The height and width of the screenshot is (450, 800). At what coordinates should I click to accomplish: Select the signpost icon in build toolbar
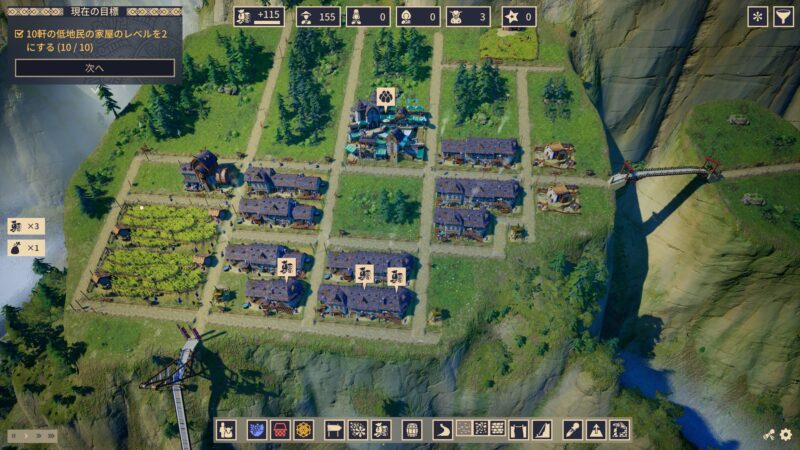point(334,430)
